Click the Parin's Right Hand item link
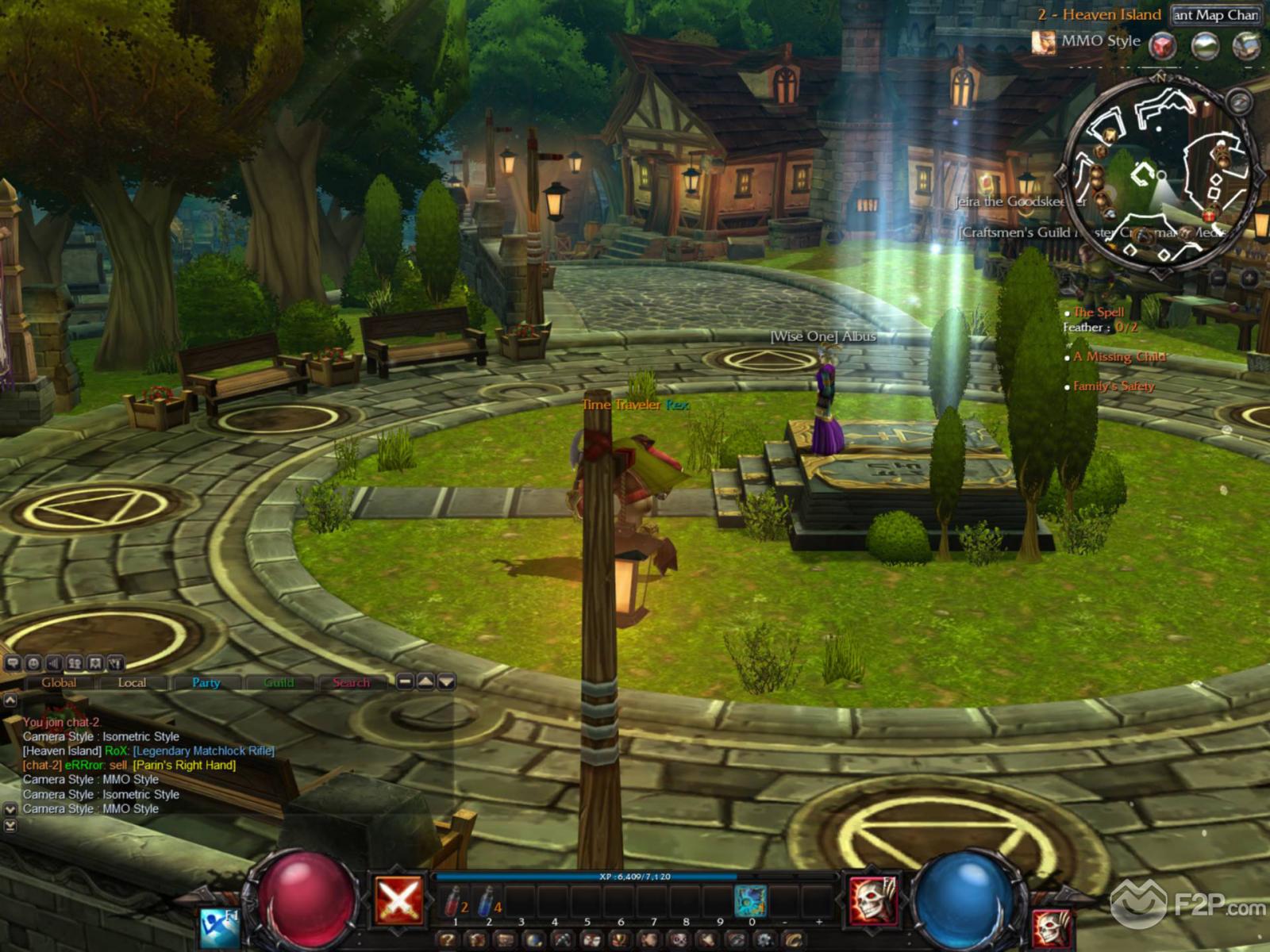The height and width of the screenshot is (952, 1270). tap(184, 765)
